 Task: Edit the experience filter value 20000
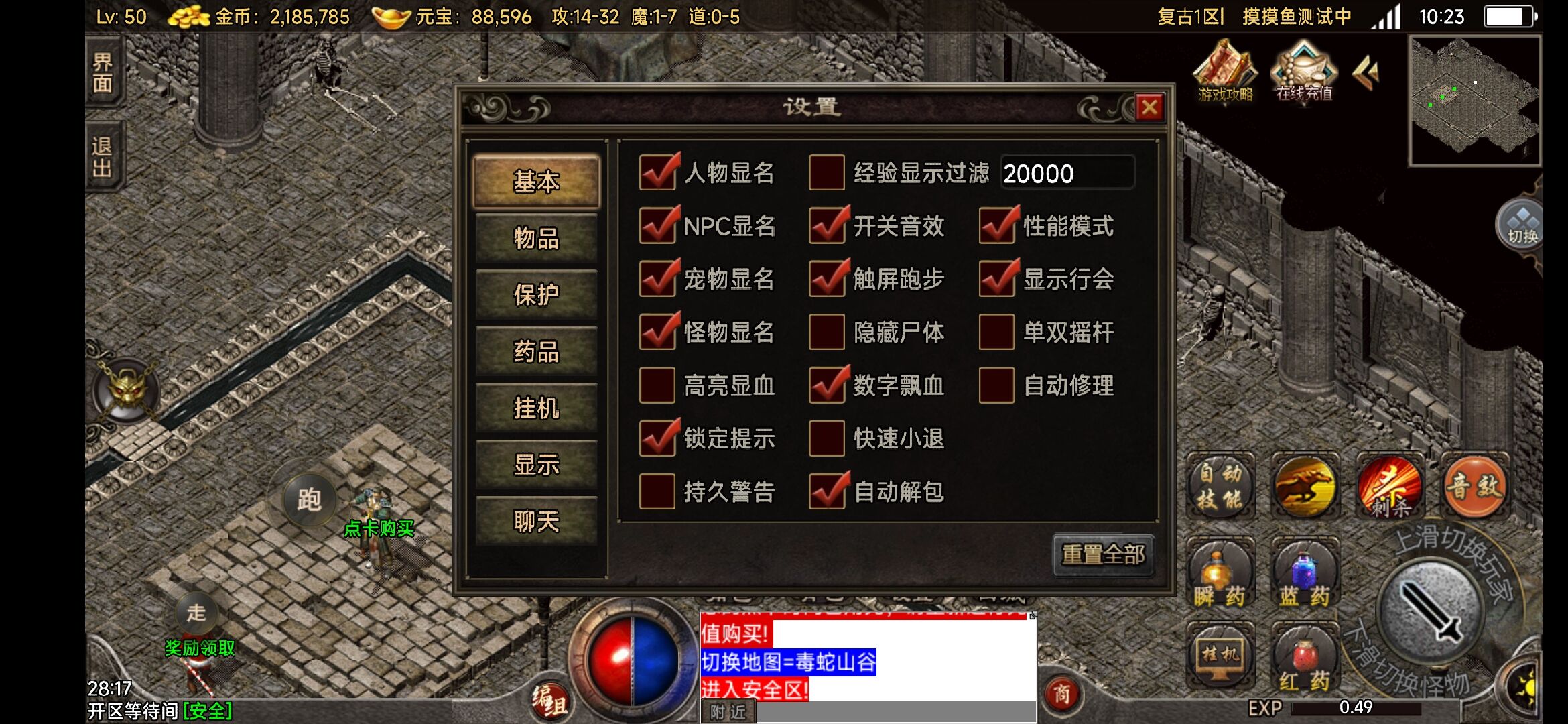(1067, 172)
